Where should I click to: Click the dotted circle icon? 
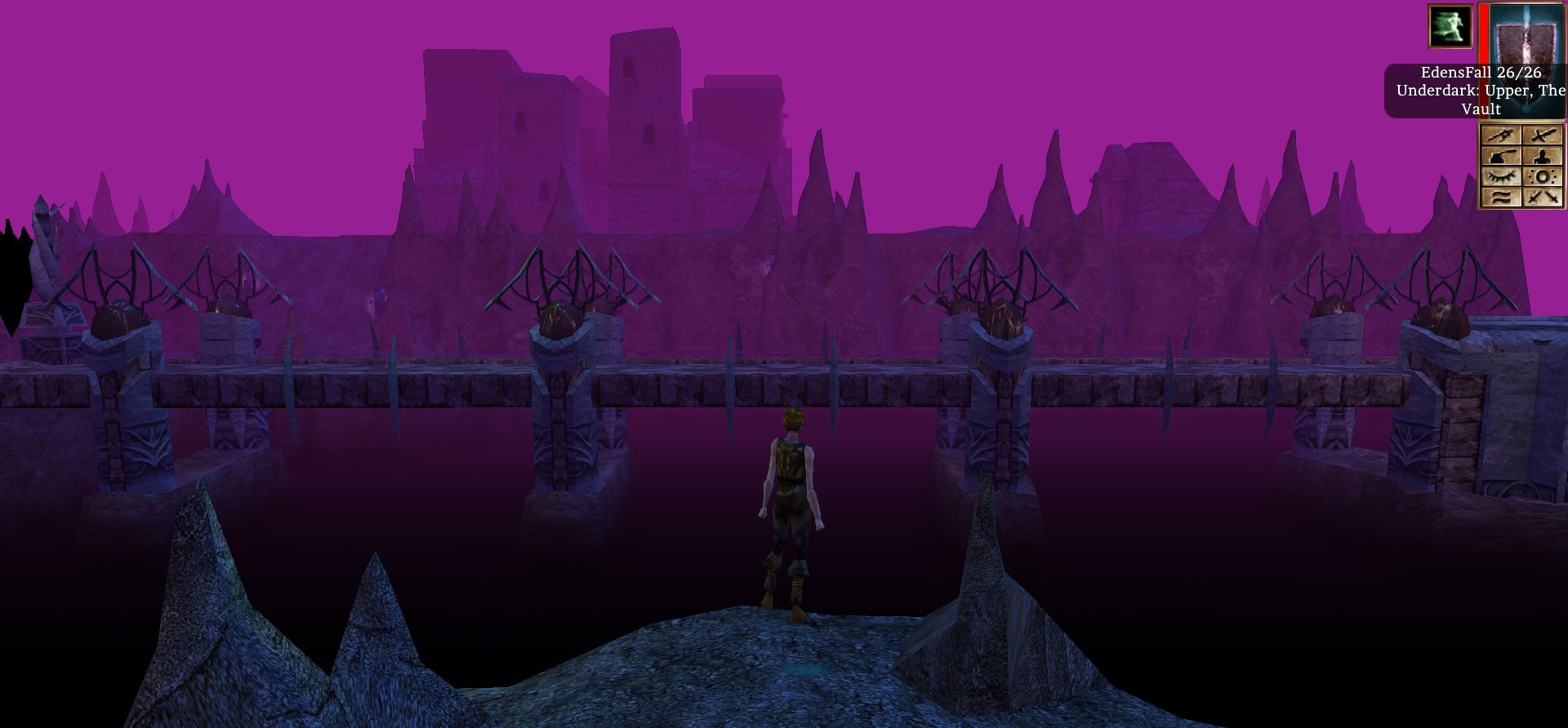point(1543,176)
